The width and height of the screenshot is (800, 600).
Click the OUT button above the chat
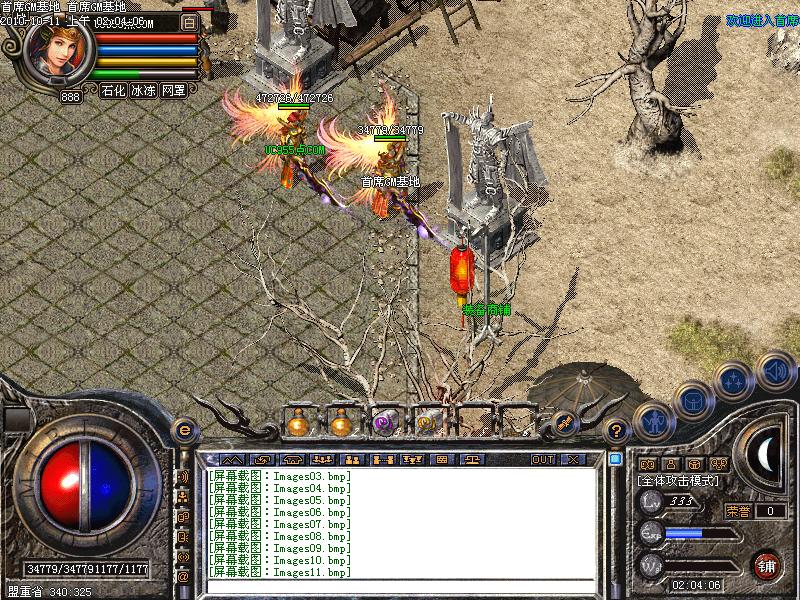click(543, 460)
